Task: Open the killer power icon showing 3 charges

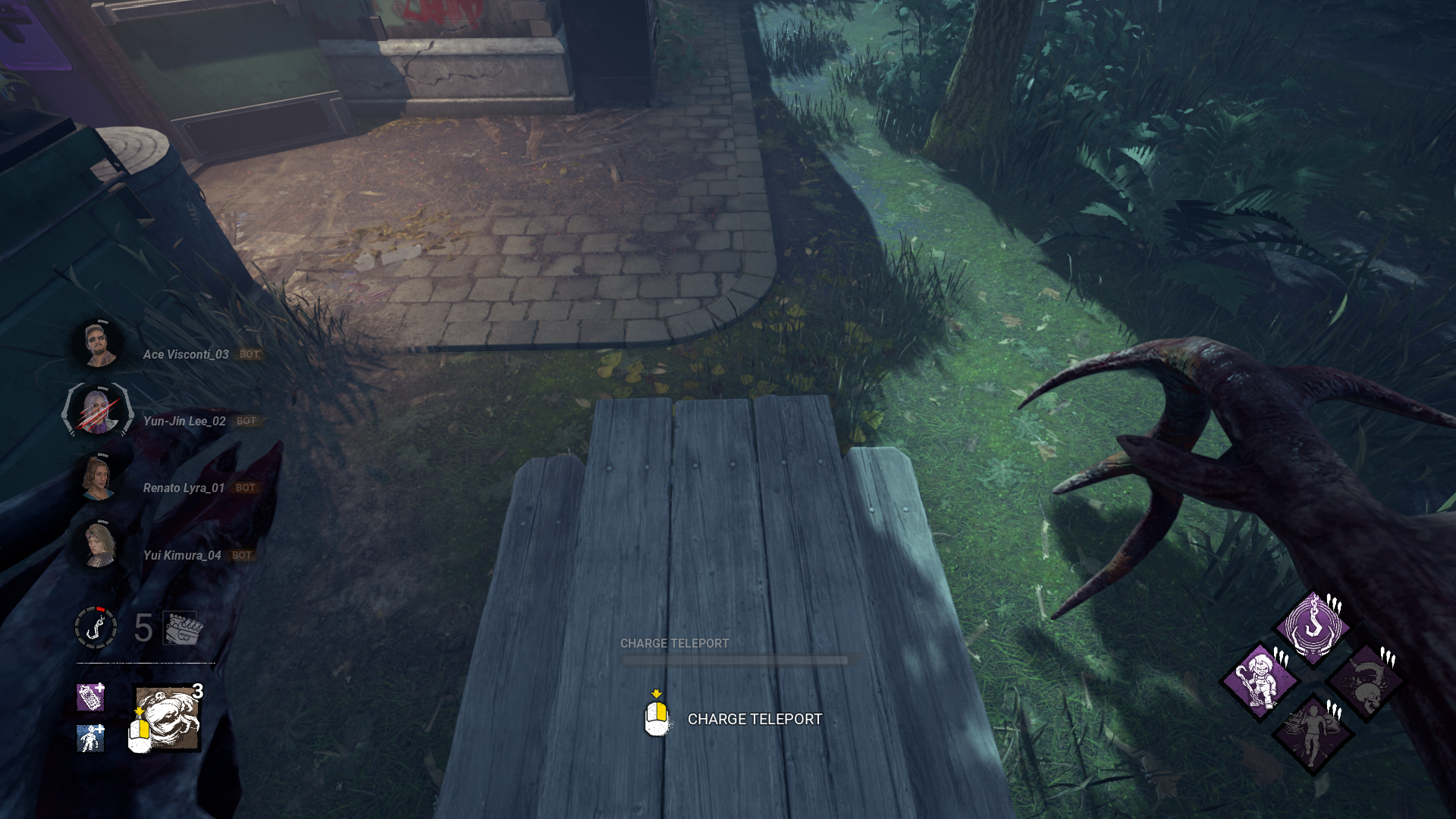Action: point(168,717)
